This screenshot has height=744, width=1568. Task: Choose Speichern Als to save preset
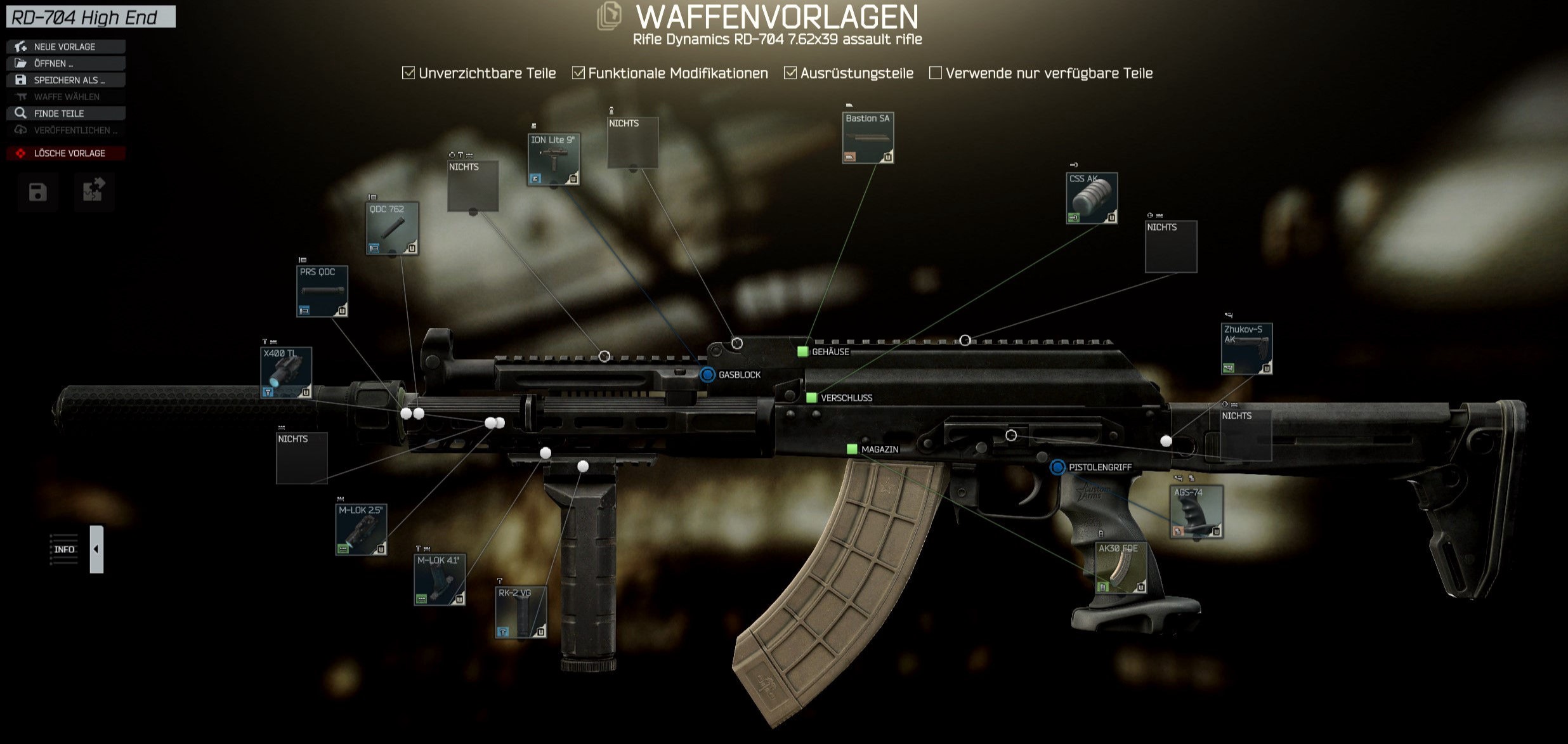(65, 80)
